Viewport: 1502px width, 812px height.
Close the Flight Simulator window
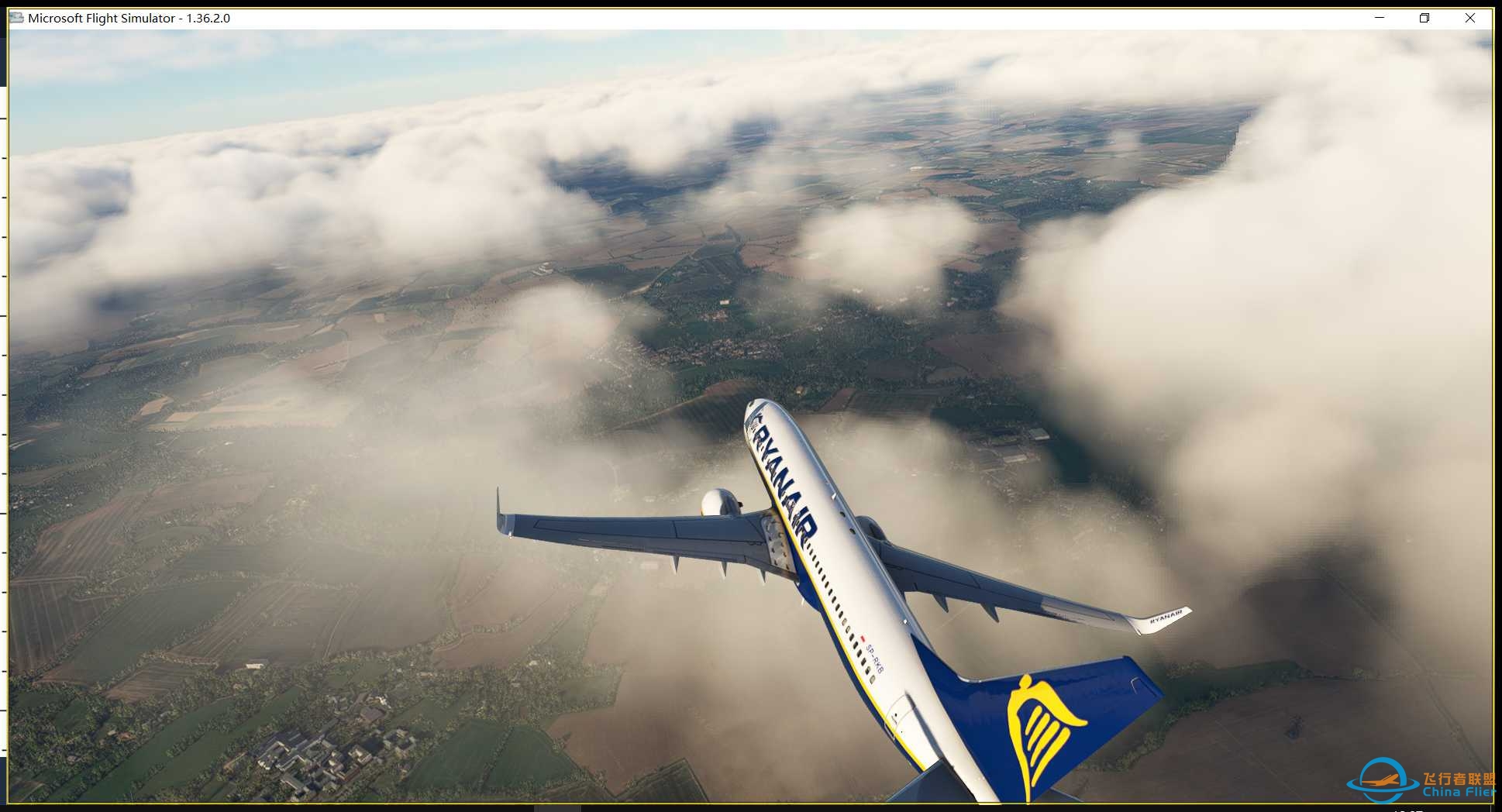pyautogui.click(x=1470, y=17)
